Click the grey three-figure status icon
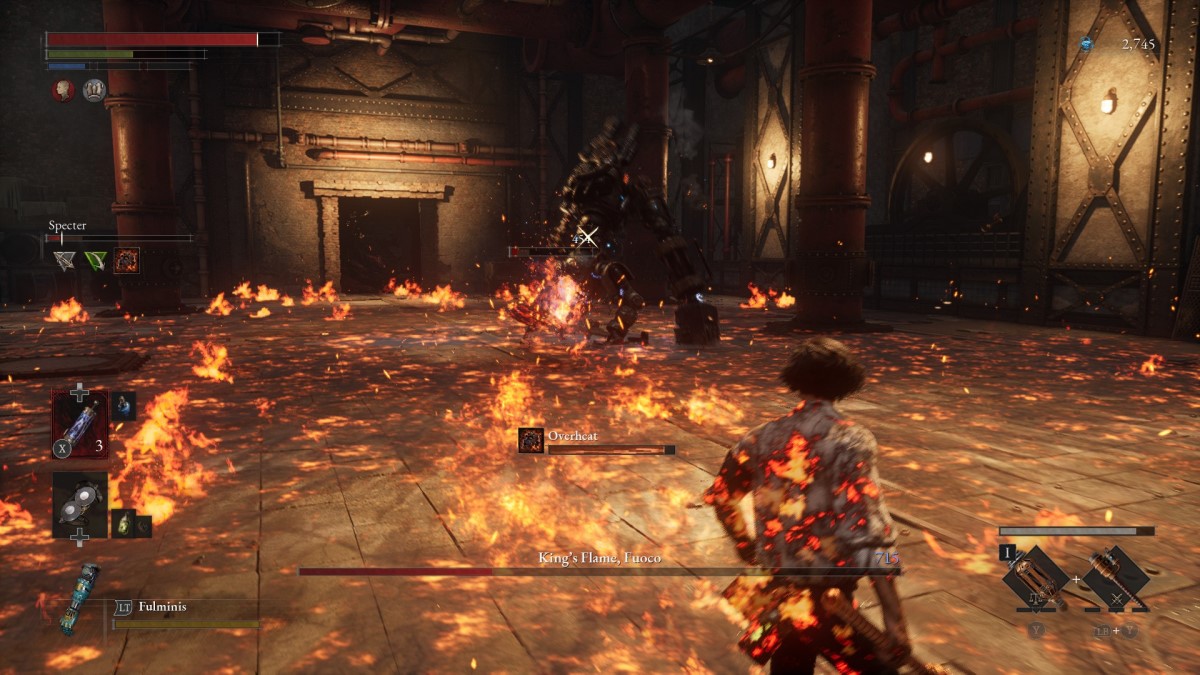Viewport: 1200px width, 675px height. coord(94,90)
